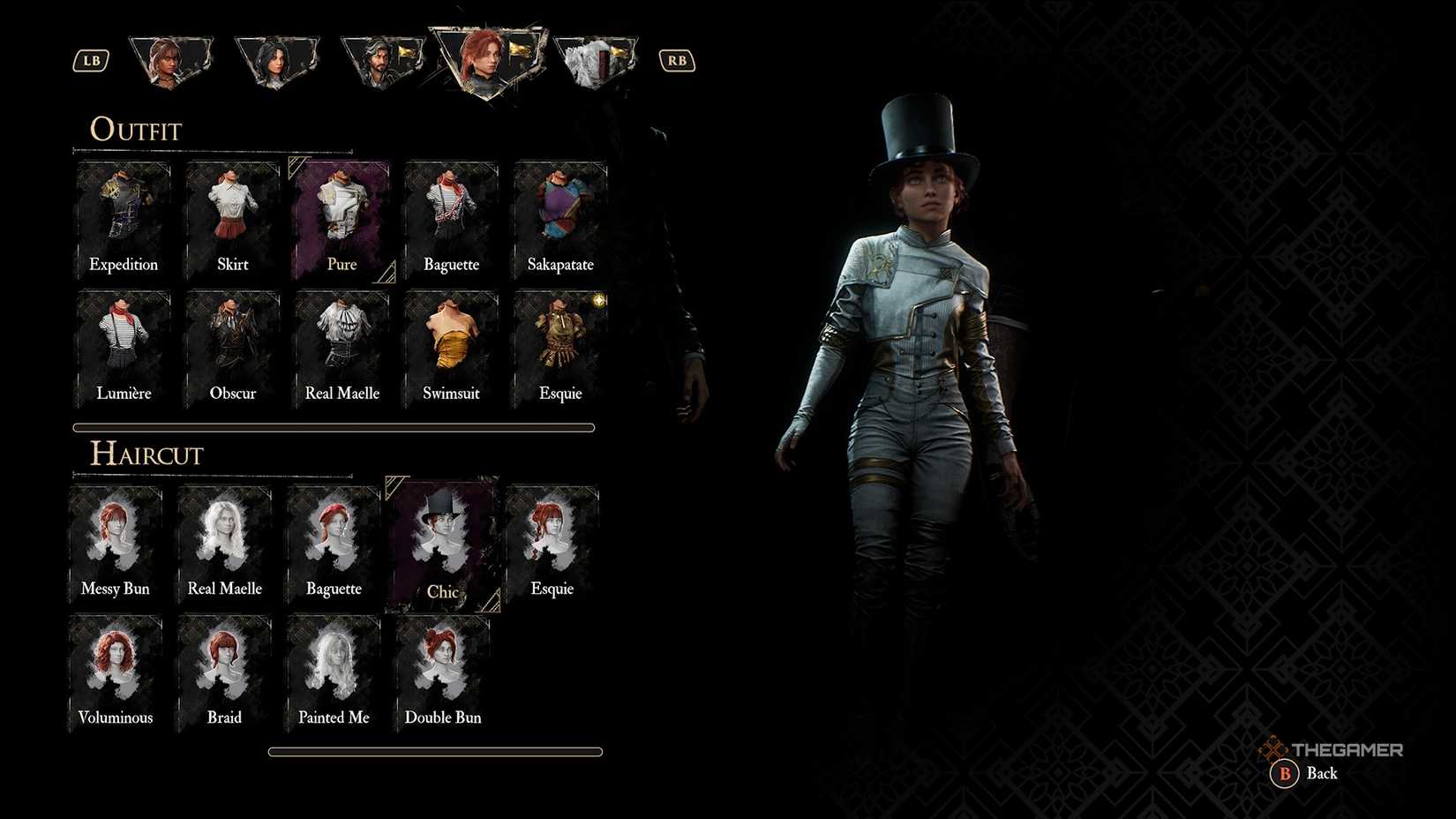Screen dimensions: 1456x819
Task: Choose the Real Maelle haircut
Action: (x=223, y=538)
